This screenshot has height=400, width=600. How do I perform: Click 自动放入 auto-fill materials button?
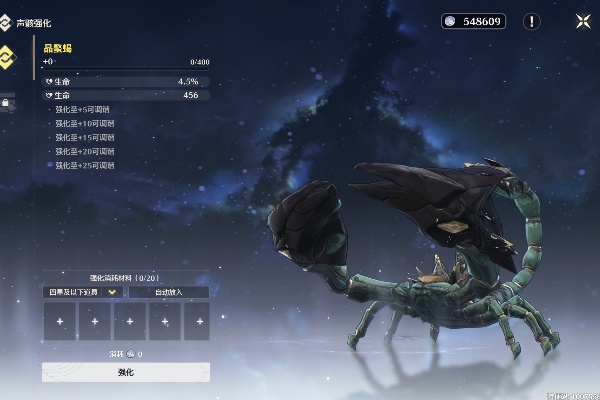coord(168,292)
